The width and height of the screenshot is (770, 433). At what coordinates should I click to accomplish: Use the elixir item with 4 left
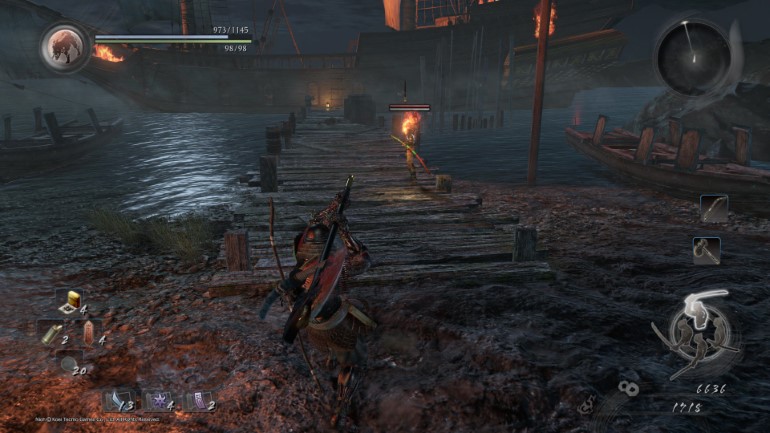coord(69,301)
